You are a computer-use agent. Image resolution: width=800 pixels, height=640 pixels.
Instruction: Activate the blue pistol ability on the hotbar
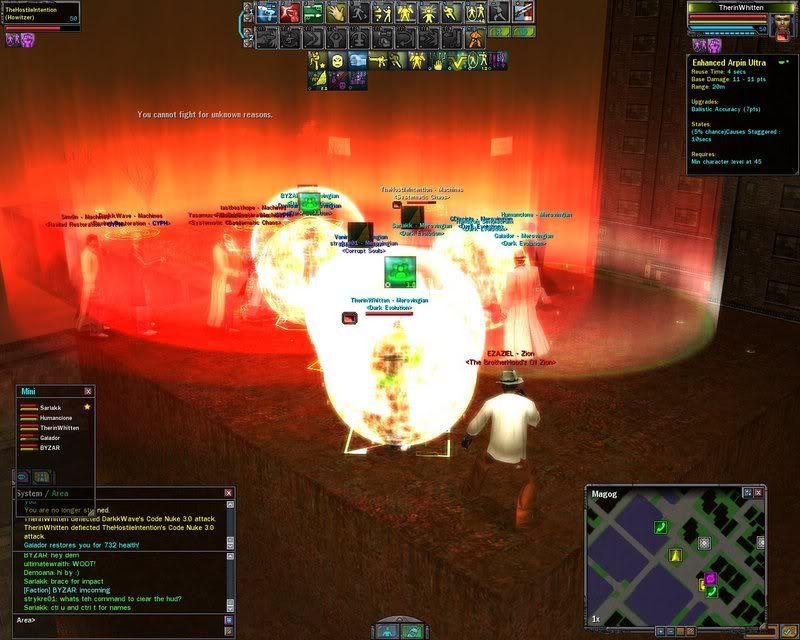tap(266, 12)
